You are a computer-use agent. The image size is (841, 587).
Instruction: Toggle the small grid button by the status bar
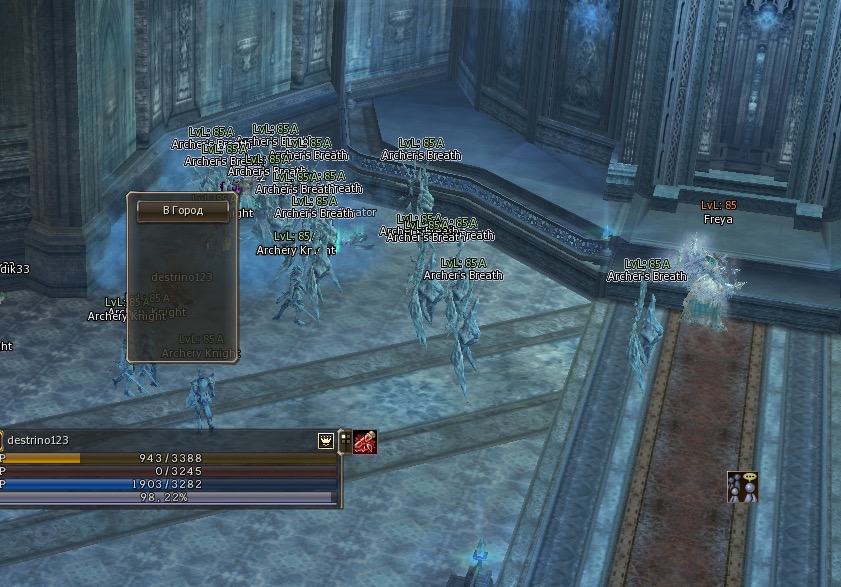[x=345, y=441]
